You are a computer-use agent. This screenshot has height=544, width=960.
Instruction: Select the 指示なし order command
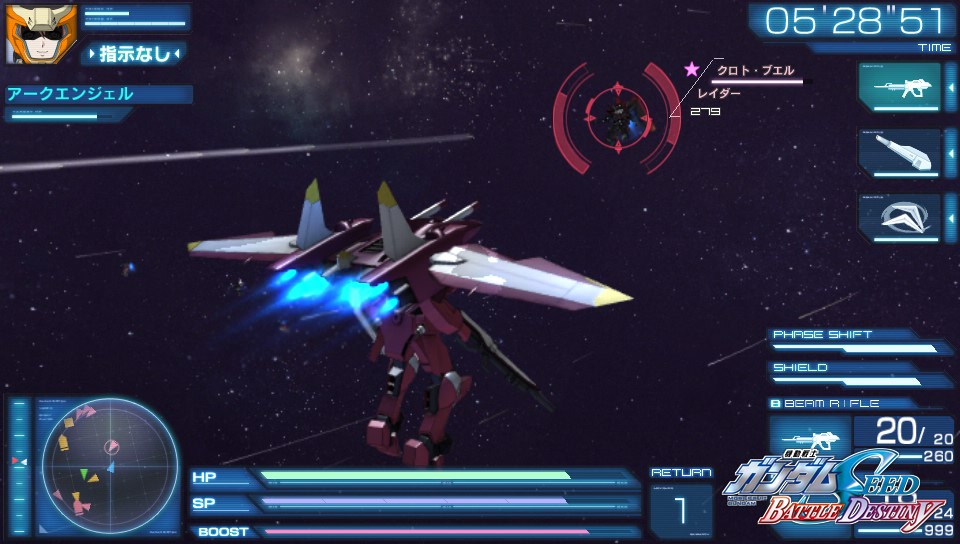[x=134, y=54]
